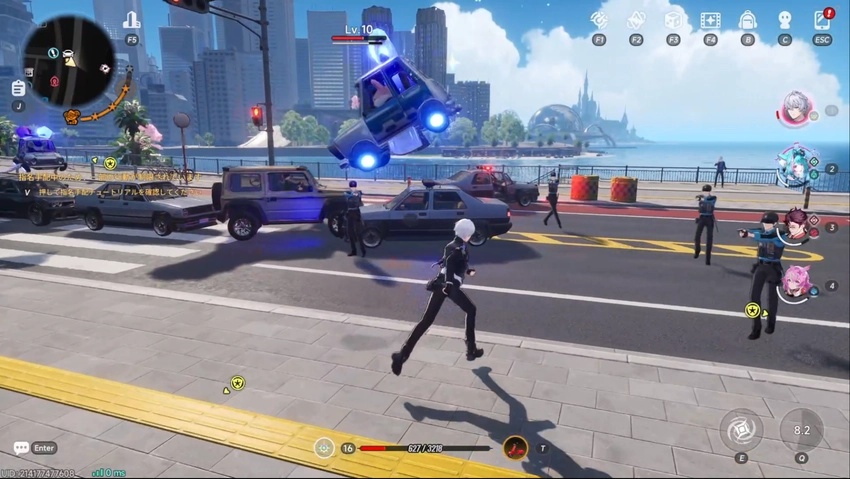850x479 pixels.
Task: Open the chat speech bubble
Action: click(x=21, y=448)
